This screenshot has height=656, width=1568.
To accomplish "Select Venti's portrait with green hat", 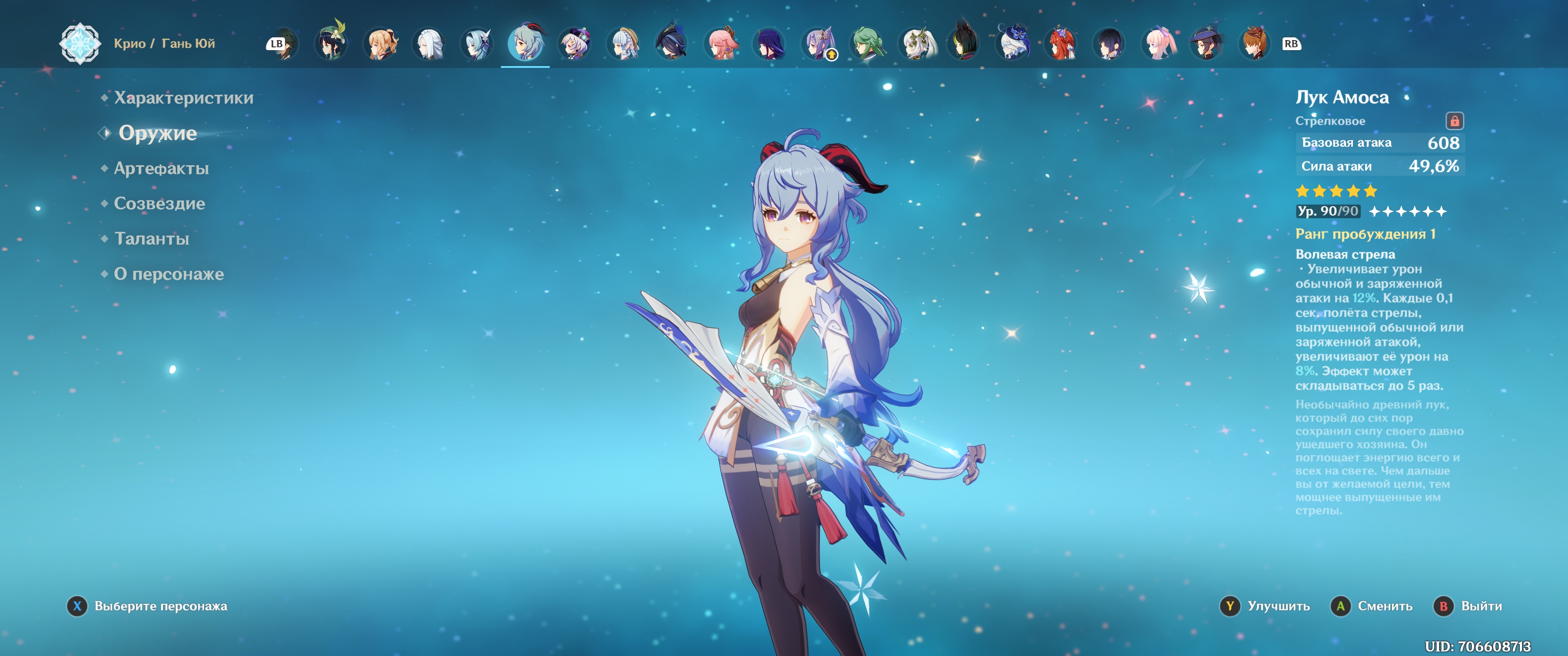I will tap(331, 43).
